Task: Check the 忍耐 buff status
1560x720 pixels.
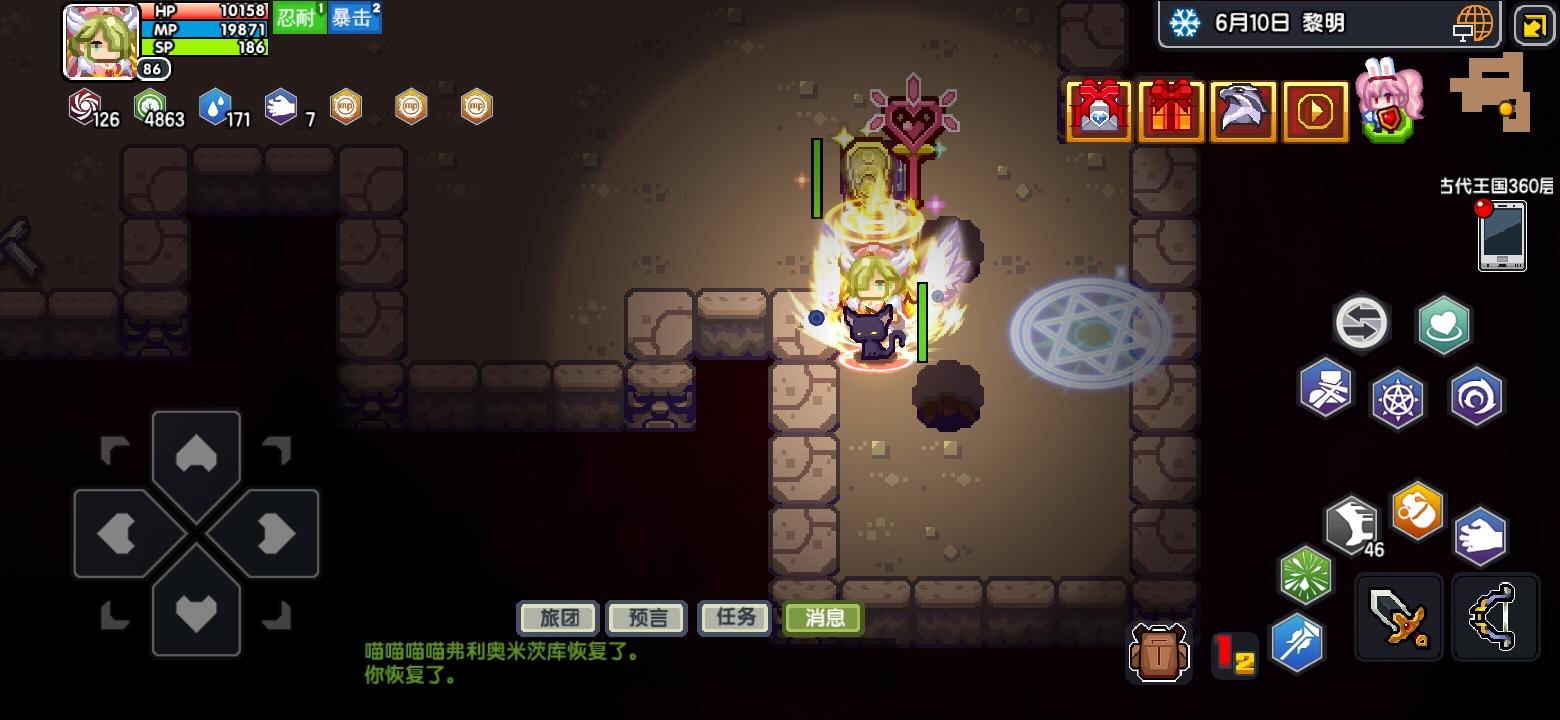Action: pyautogui.click(x=299, y=16)
